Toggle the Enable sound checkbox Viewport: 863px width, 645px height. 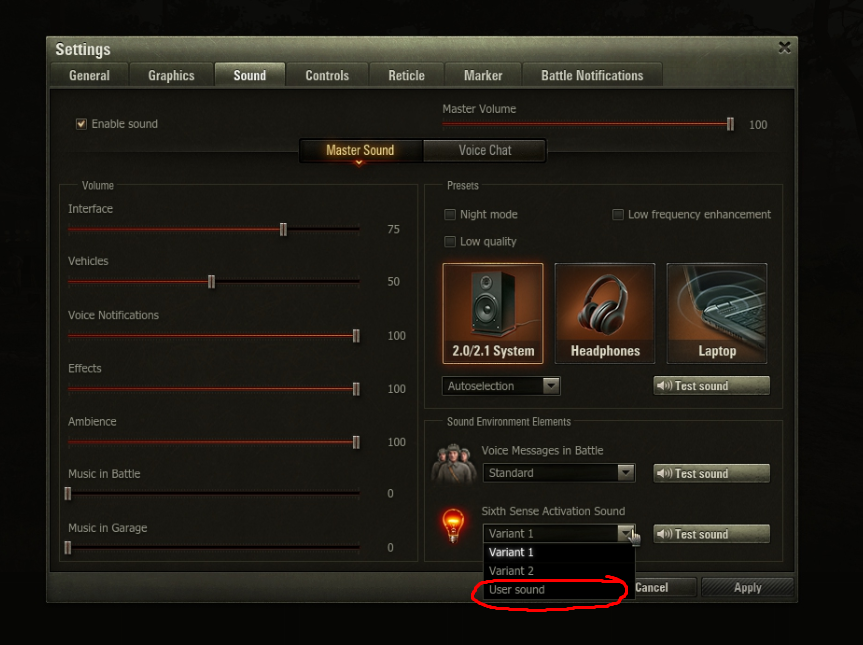(82, 124)
